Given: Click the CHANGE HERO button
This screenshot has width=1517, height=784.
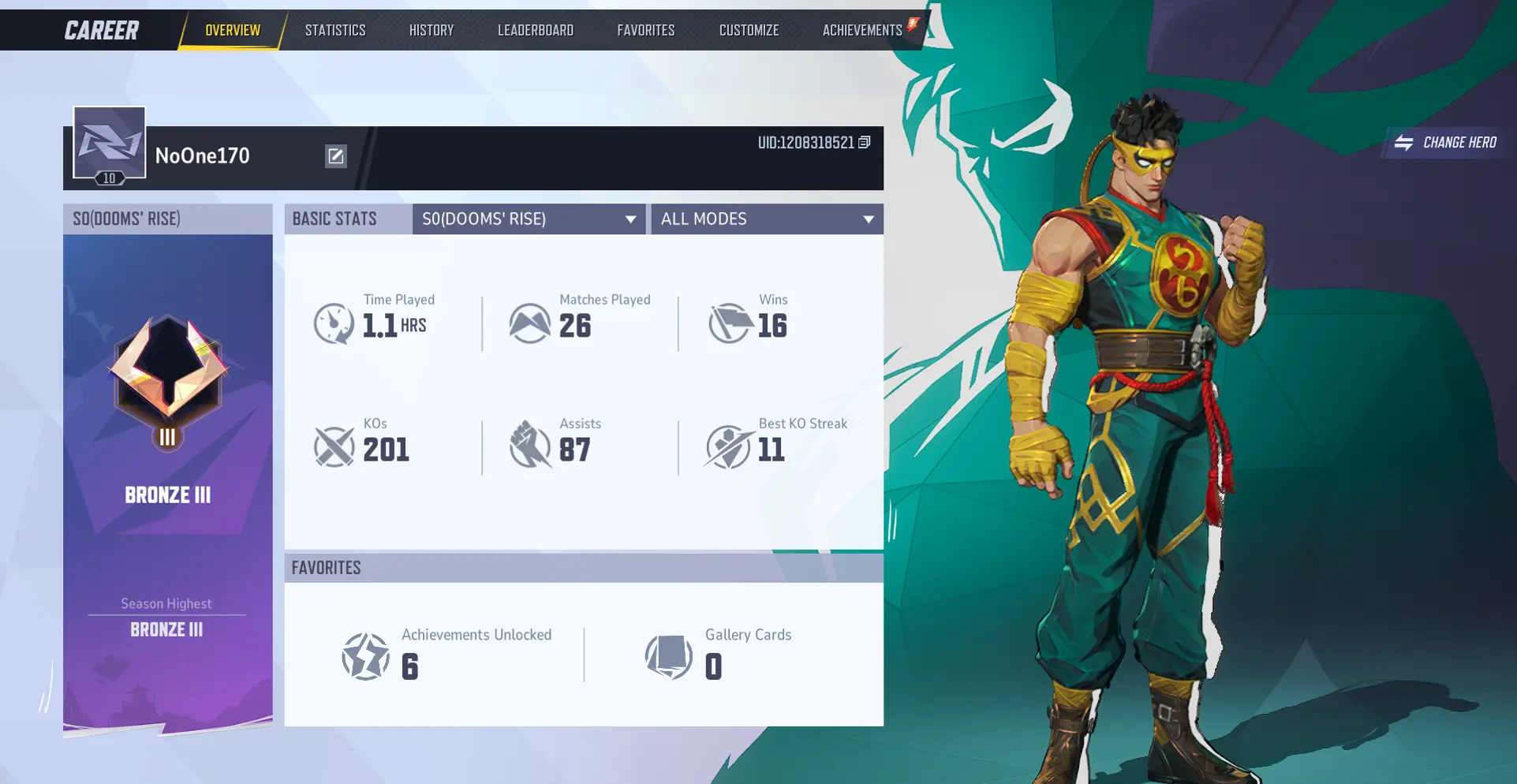Looking at the screenshot, I should [x=1446, y=143].
